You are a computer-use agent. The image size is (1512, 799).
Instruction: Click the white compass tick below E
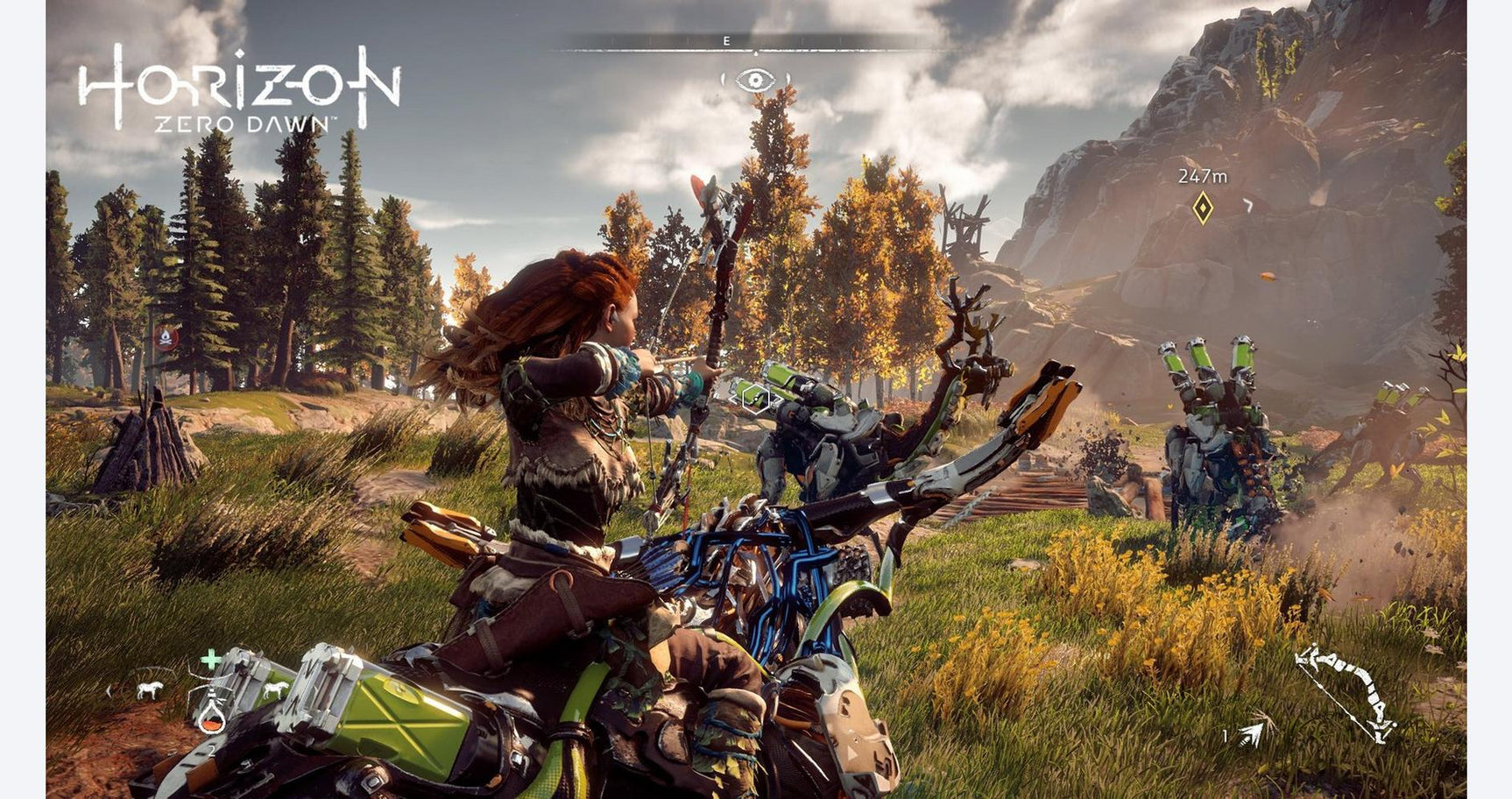pos(756,52)
